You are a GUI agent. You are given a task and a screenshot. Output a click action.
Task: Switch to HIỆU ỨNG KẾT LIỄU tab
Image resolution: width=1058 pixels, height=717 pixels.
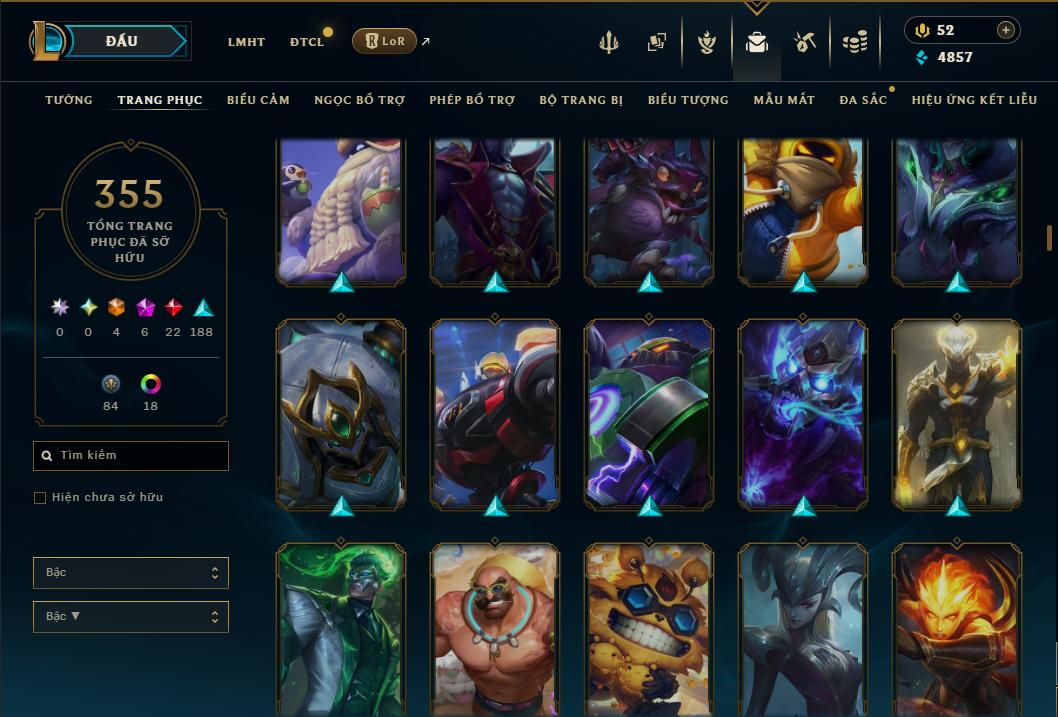click(974, 100)
